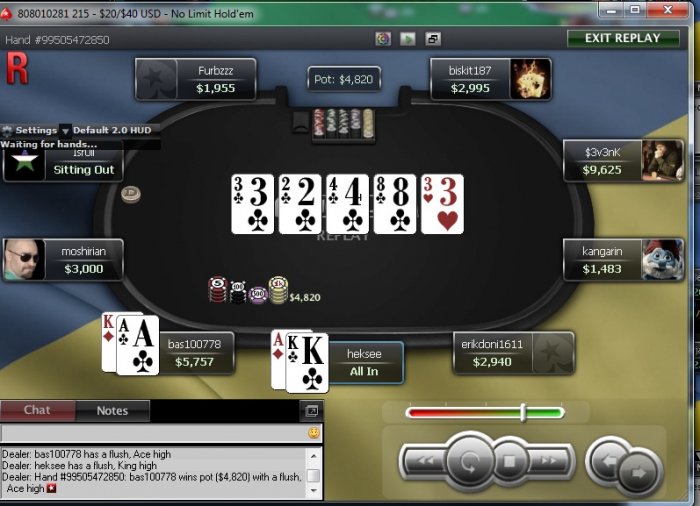Select the Chat tab
This screenshot has width=700, height=506.
click(37, 410)
